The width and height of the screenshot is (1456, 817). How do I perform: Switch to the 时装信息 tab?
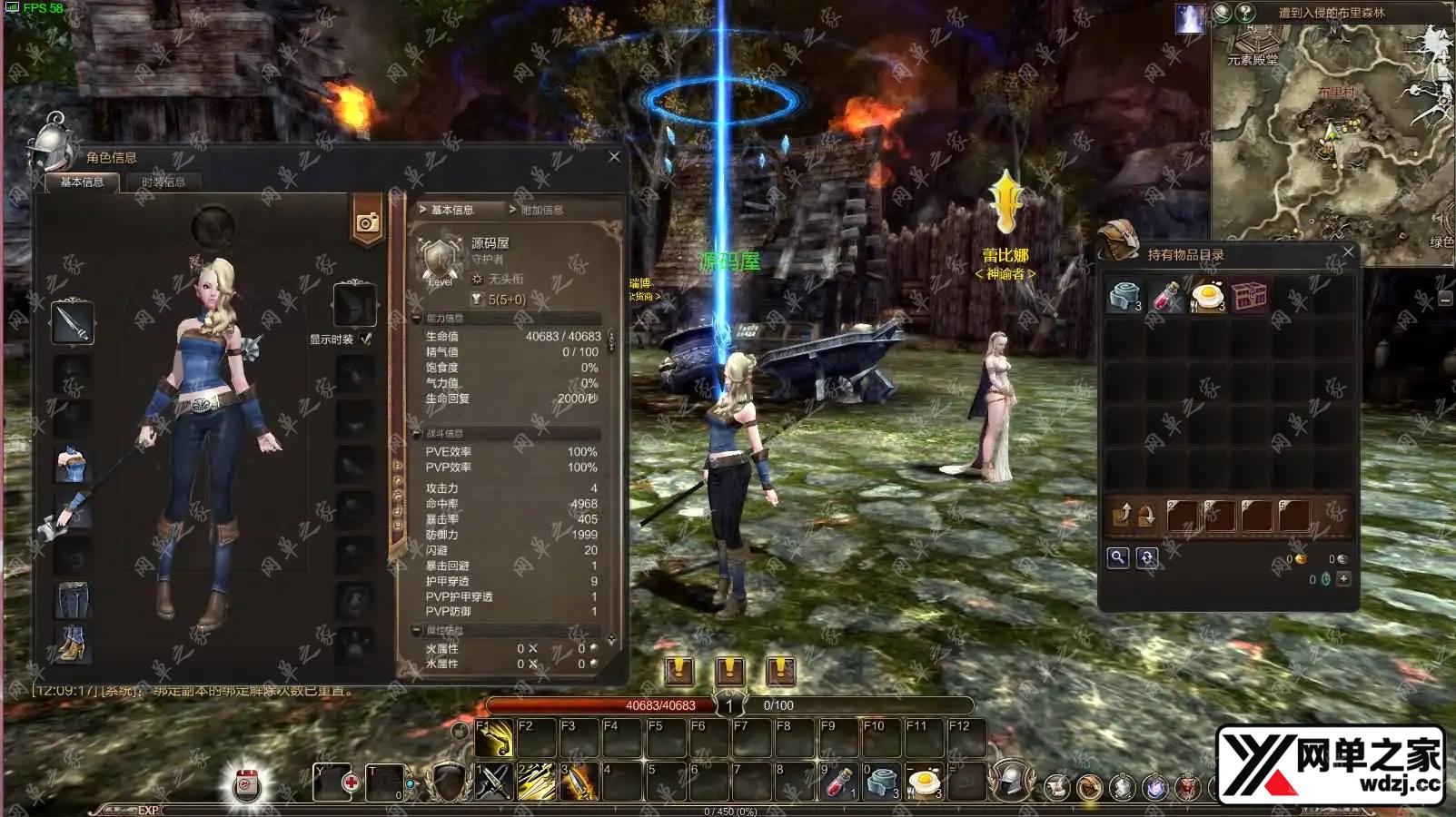coord(163,182)
